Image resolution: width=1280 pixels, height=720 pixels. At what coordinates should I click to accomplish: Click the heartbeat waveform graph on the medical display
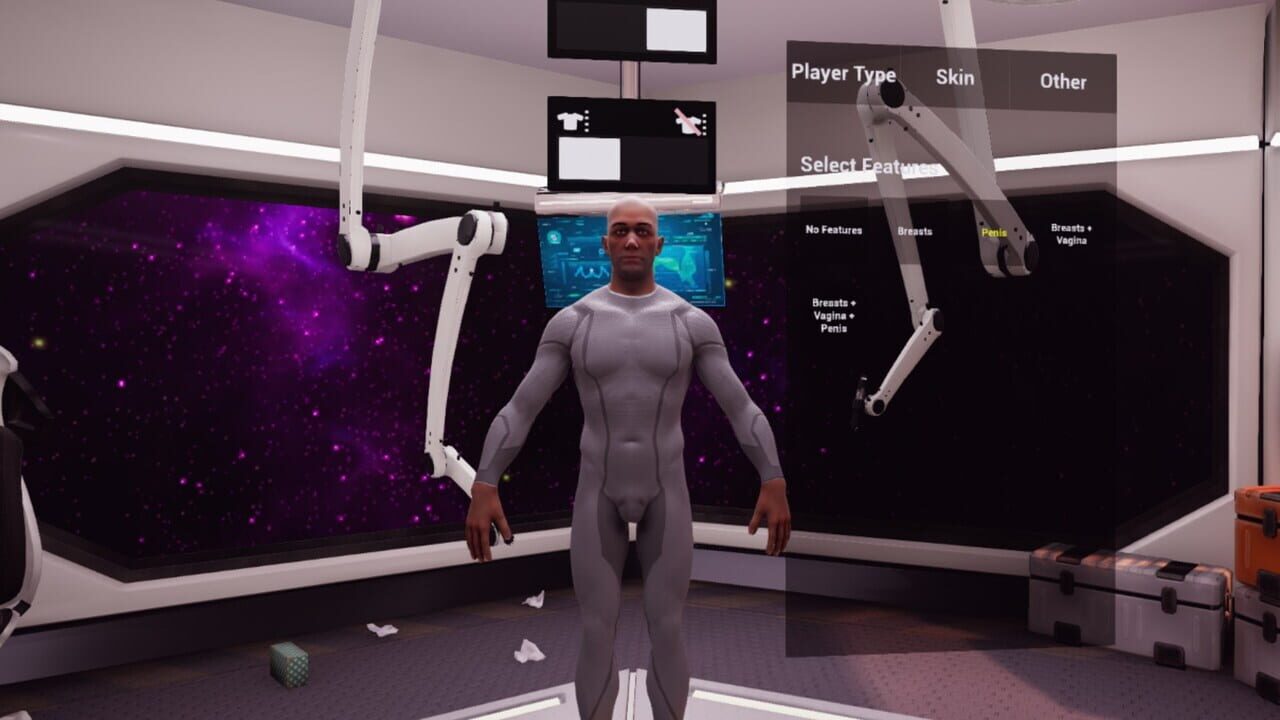[x=591, y=270]
